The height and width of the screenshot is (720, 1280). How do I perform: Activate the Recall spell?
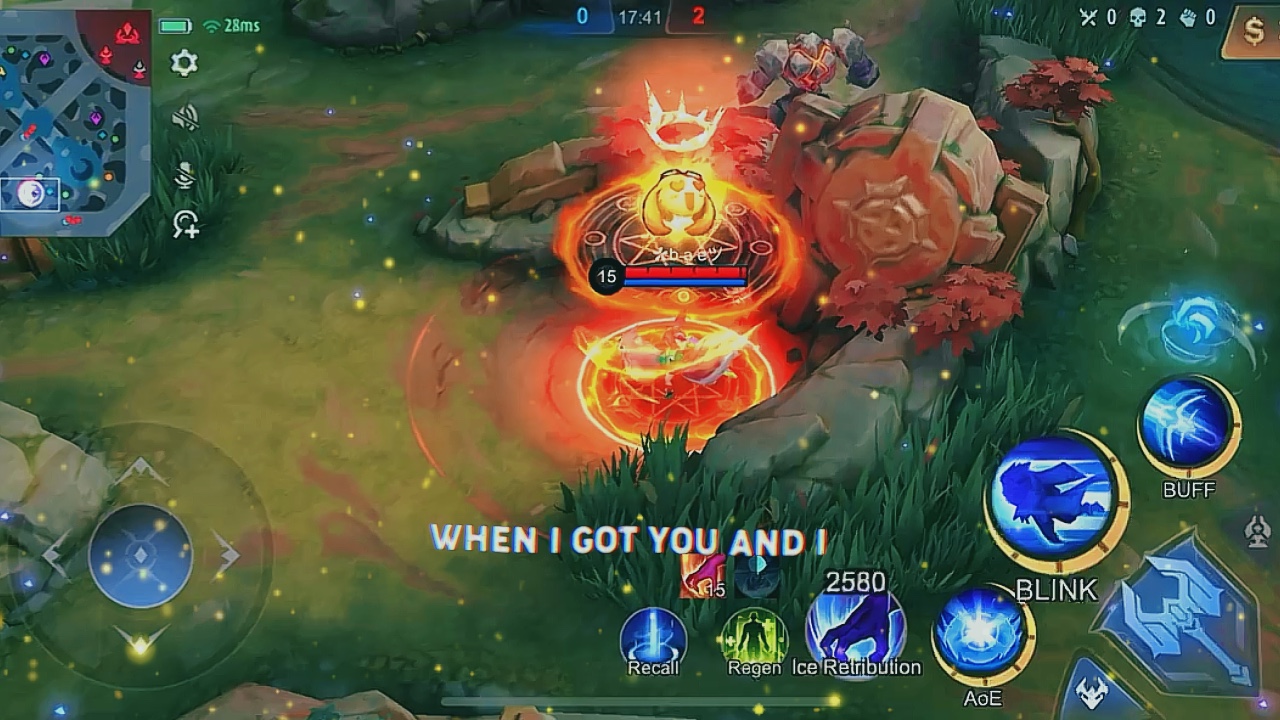pos(653,637)
